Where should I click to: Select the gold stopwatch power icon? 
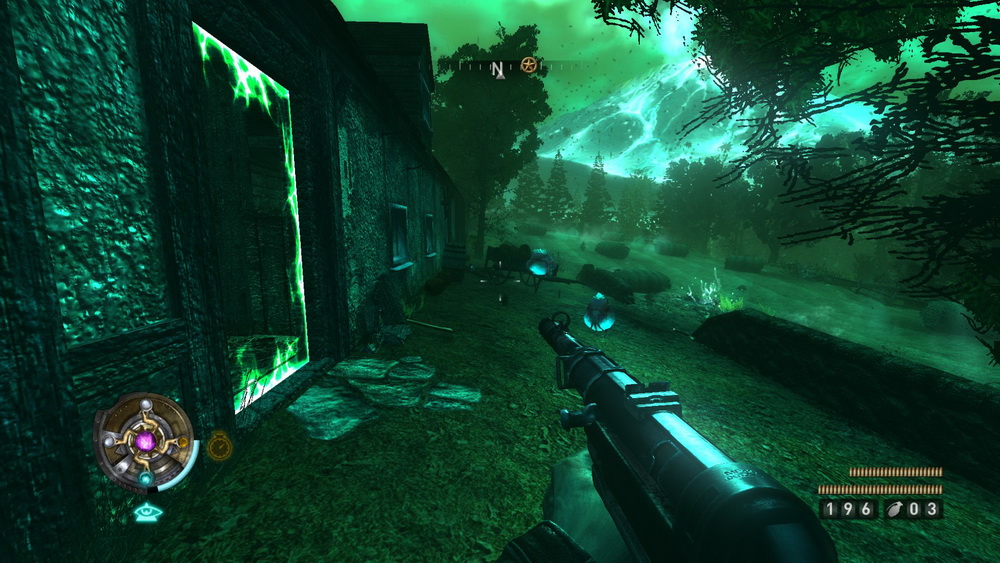click(219, 444)
